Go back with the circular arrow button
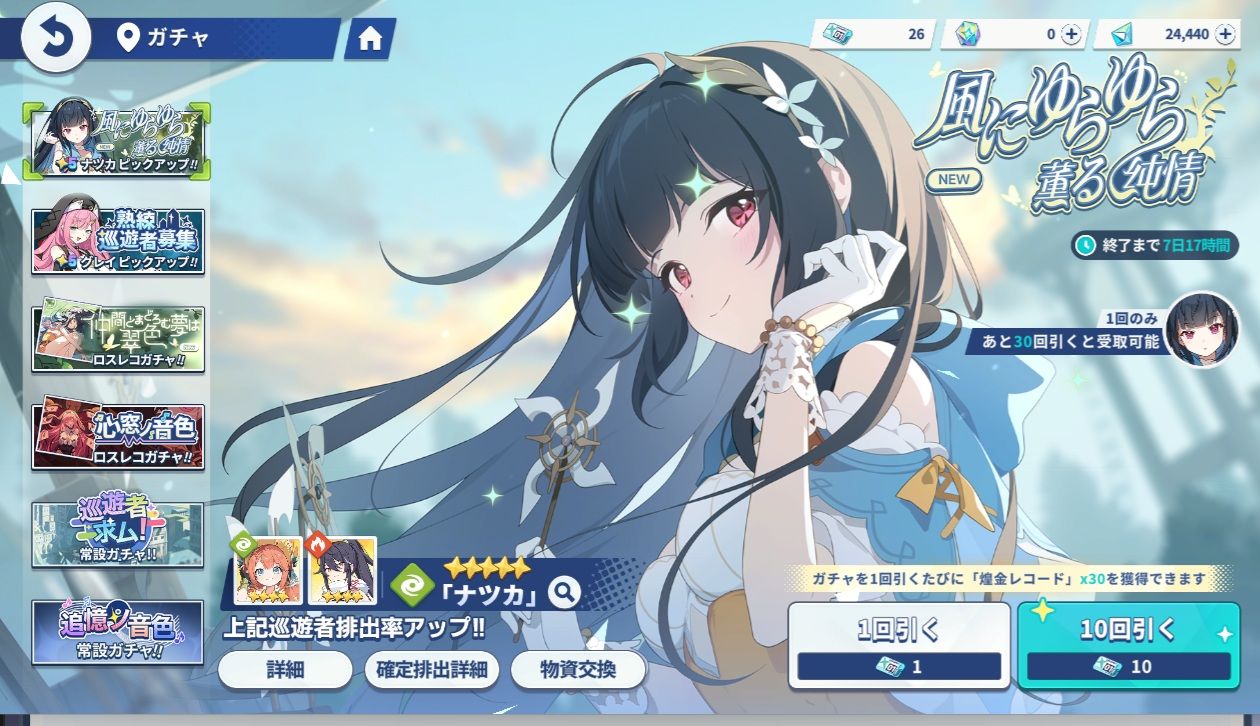The width and height of the screenshot is (1260, 726). pyautogui.click(x=56, y=38)
